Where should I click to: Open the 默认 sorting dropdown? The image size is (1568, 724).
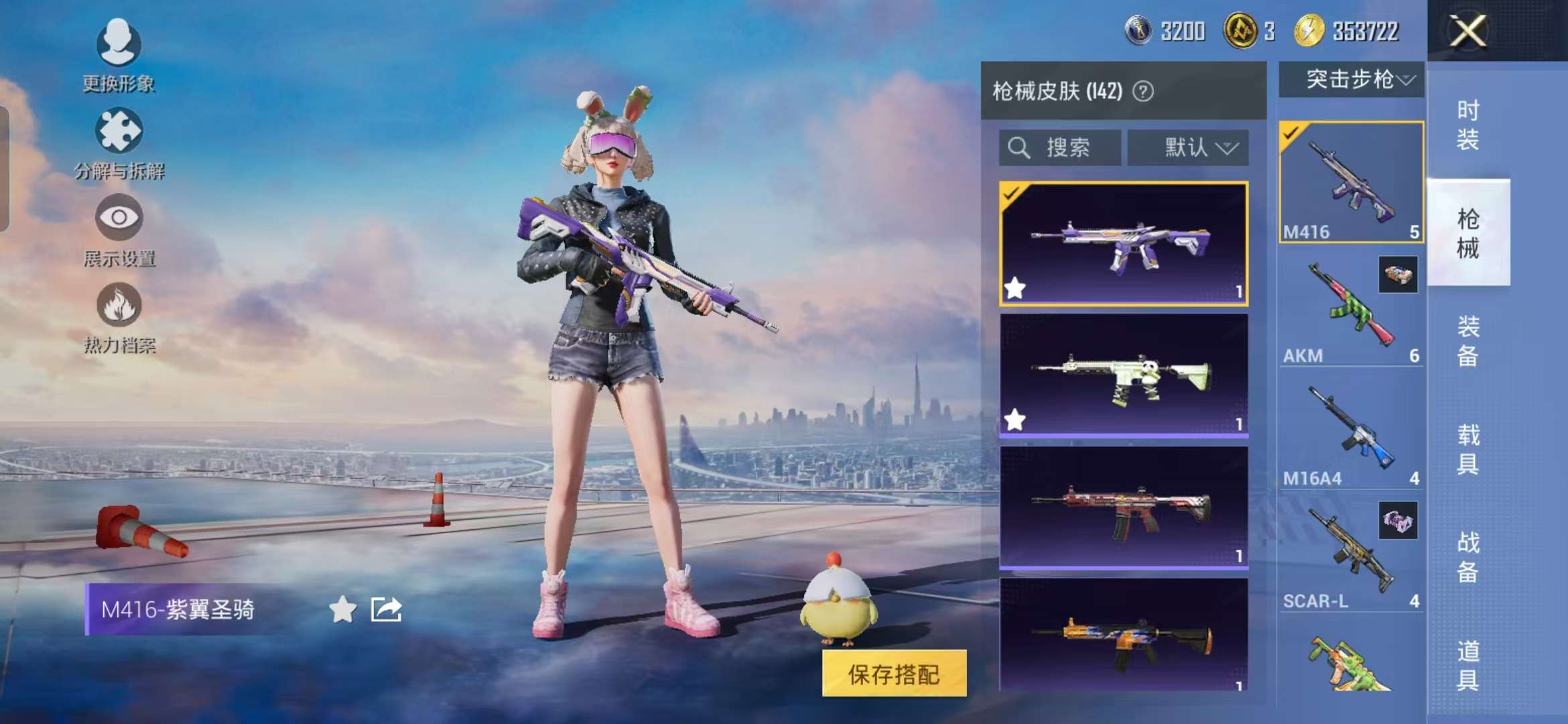1189,147
